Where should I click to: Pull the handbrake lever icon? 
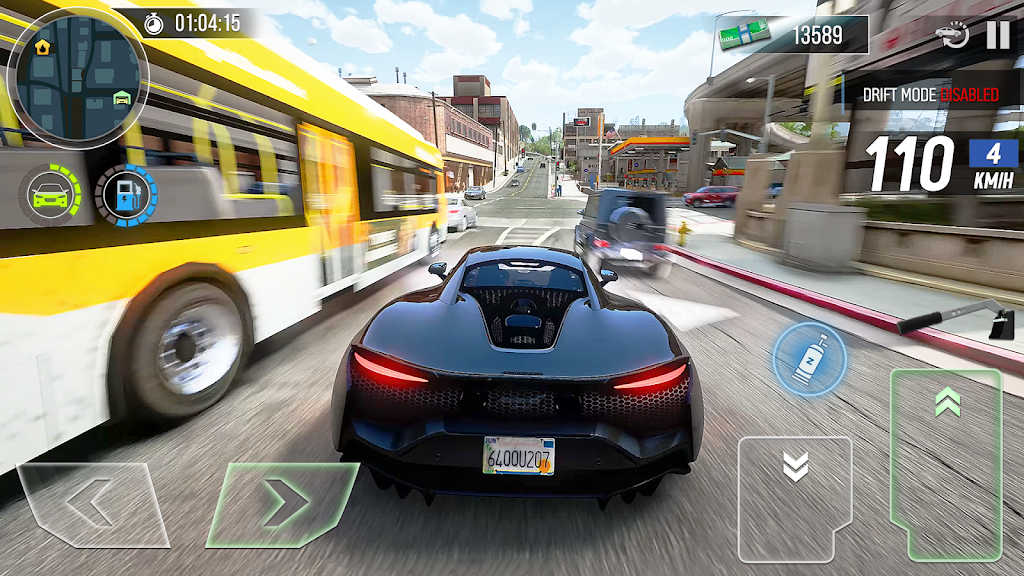click(x=956, y=322)
